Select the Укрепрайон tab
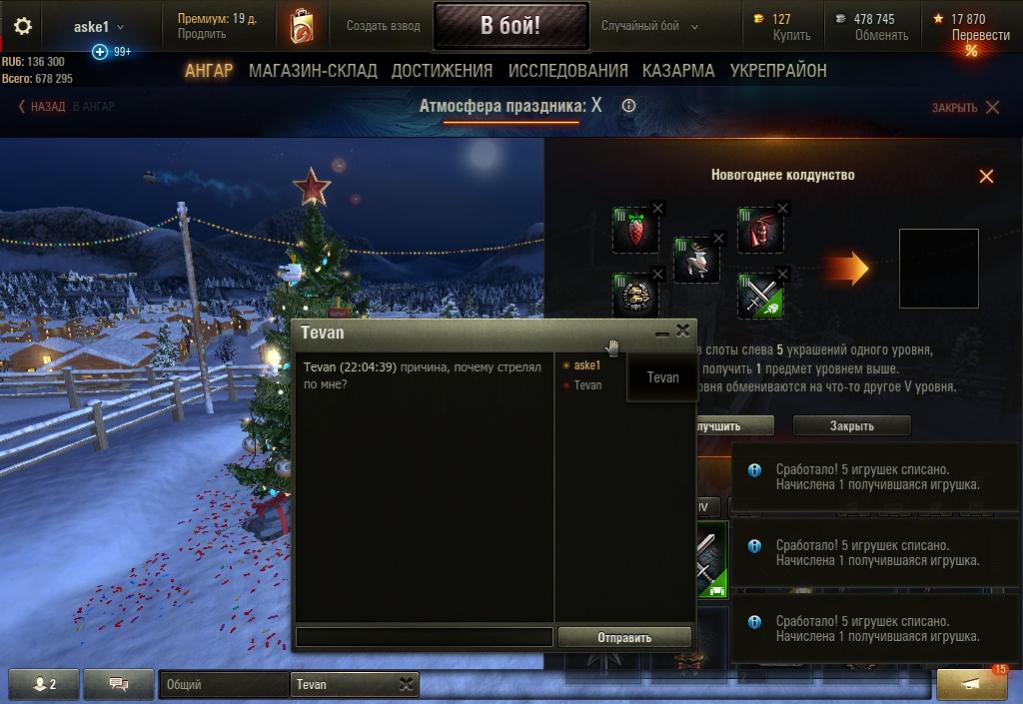Image resolution: width=1023 pixels, height=704 pixels. [x=778, y=71]
